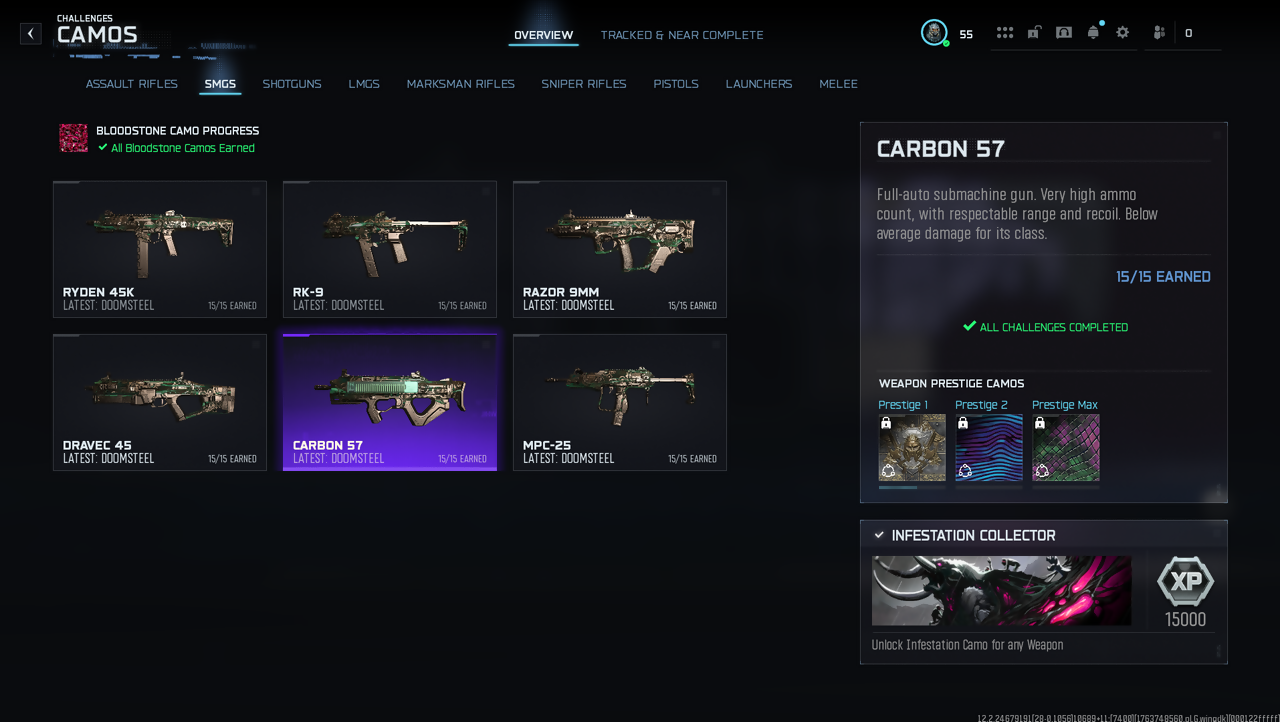1280x722 pixels.
Task: Choose the RK-9 weapon tile
Action: [390, 249]
